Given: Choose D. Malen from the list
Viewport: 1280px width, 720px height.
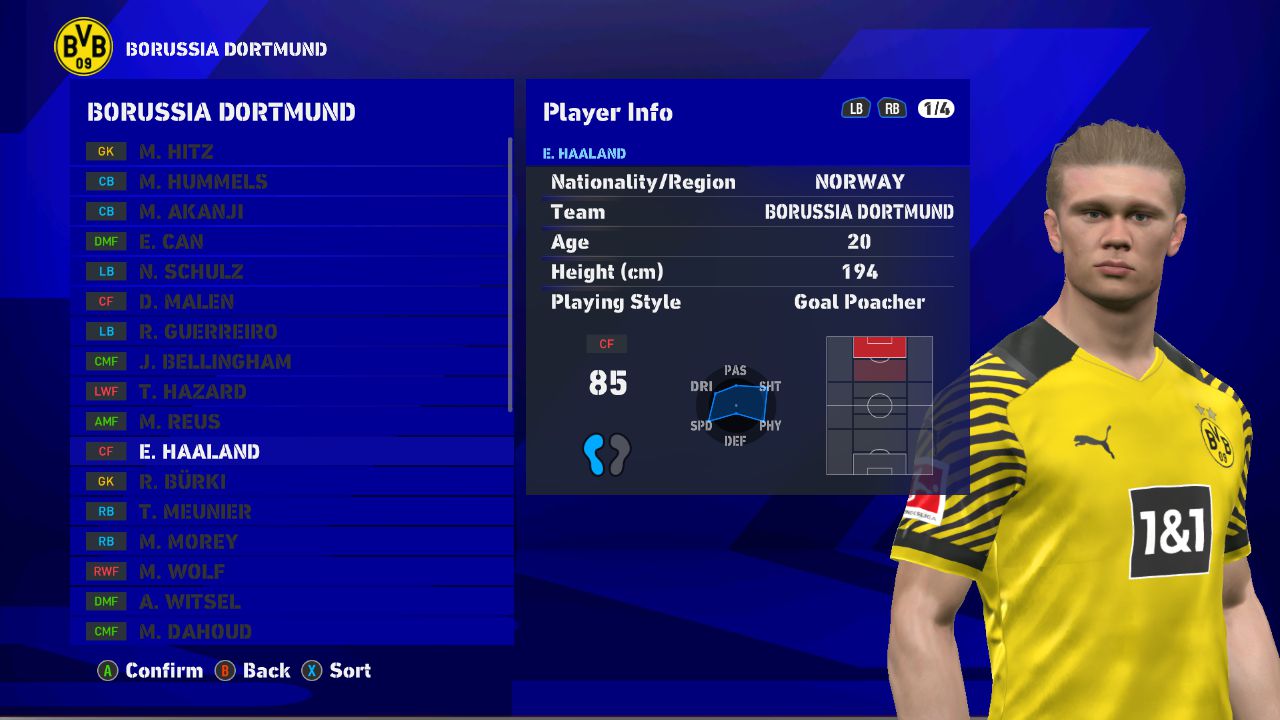Looking at the screenshot, I should 290,302.
